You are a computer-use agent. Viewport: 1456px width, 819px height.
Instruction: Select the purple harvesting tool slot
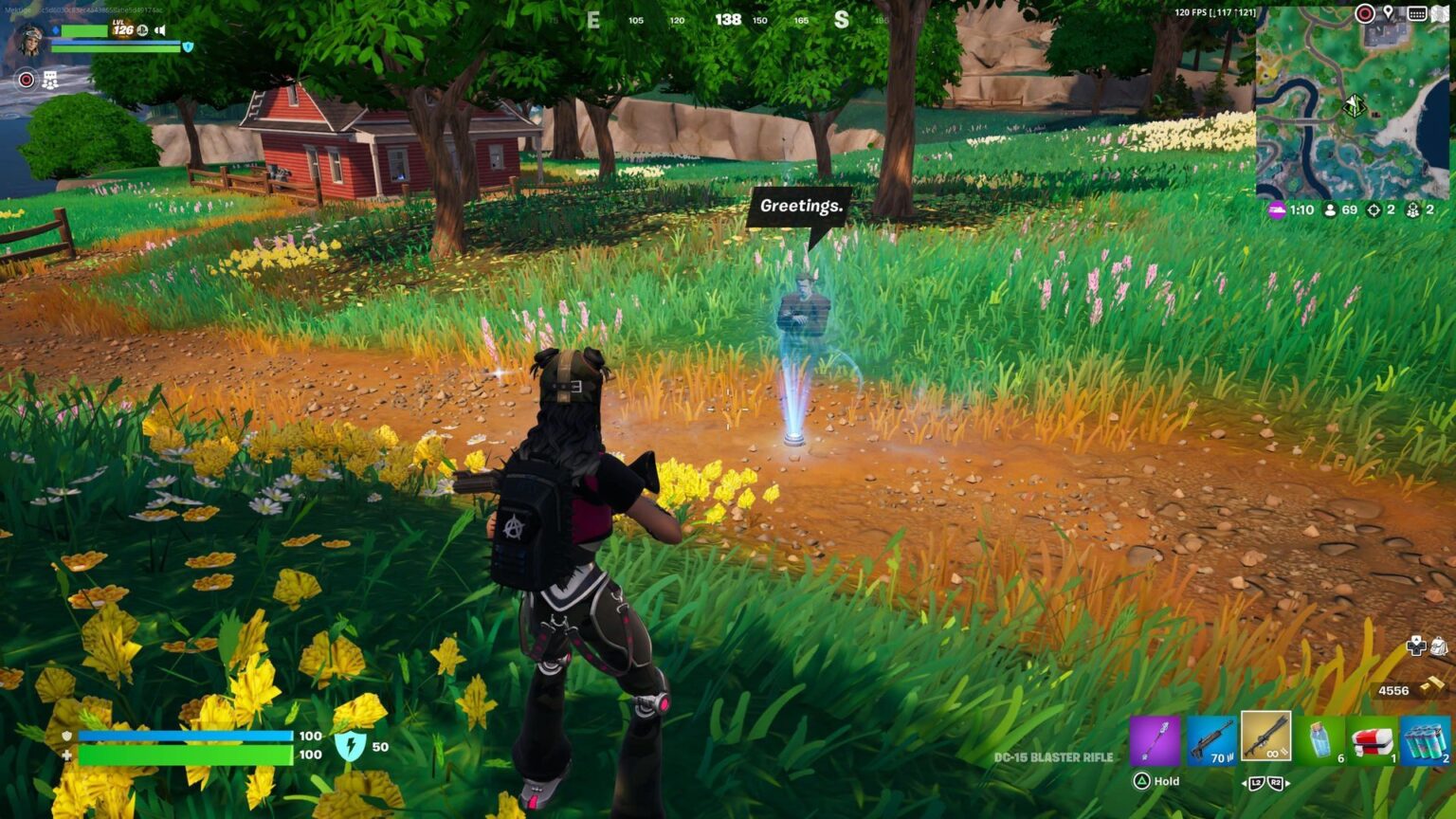point(1156,738)
